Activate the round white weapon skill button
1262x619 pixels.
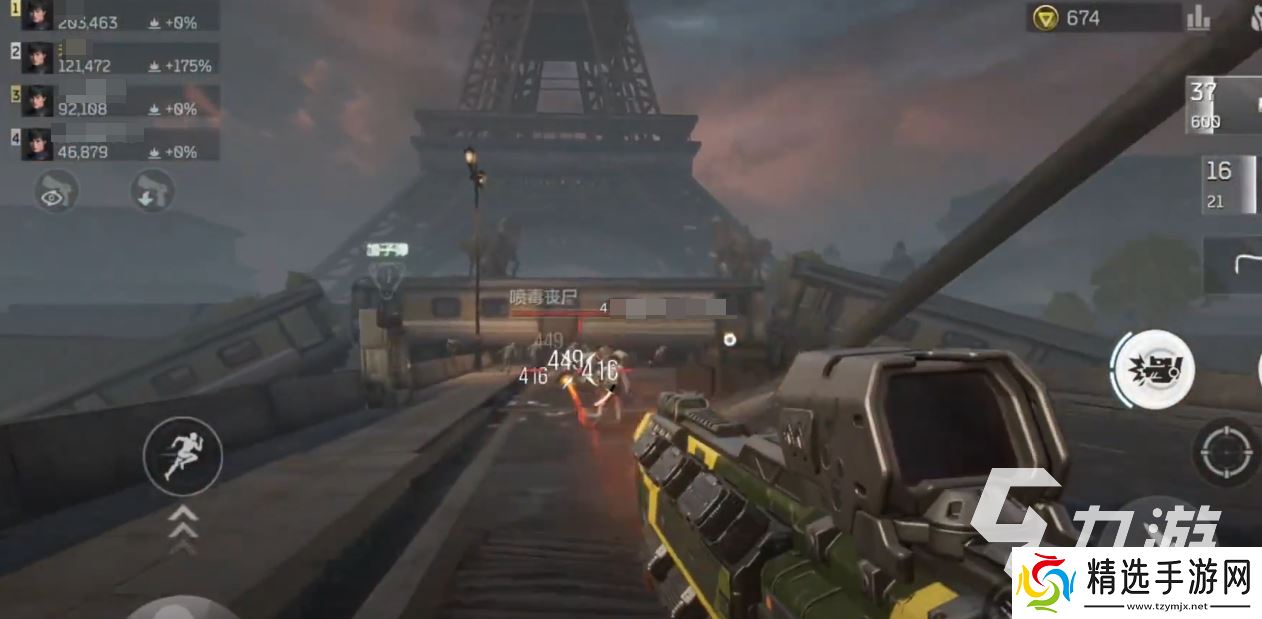(1153, 368)
